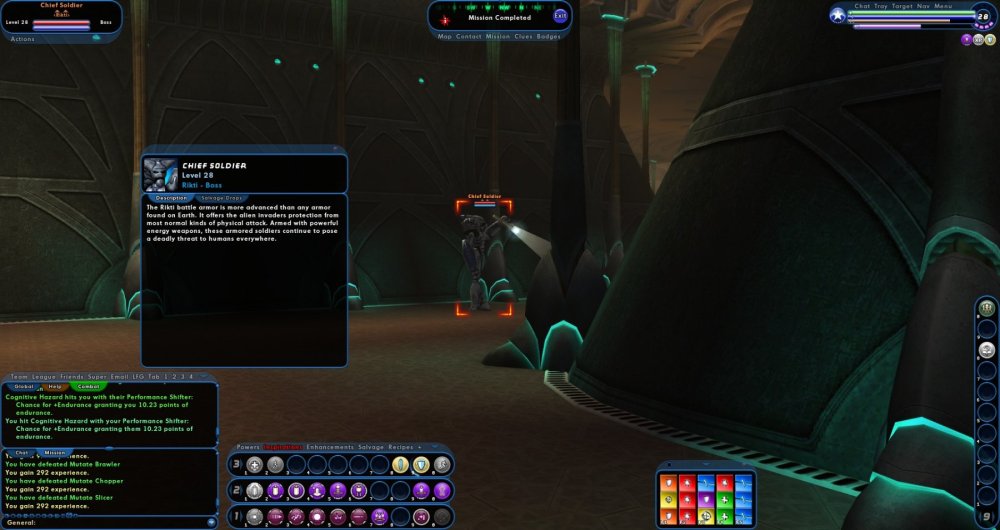Open the Contact list
Screen dimensions: 1000x530
pyautogui.click(x=468, y=36)
